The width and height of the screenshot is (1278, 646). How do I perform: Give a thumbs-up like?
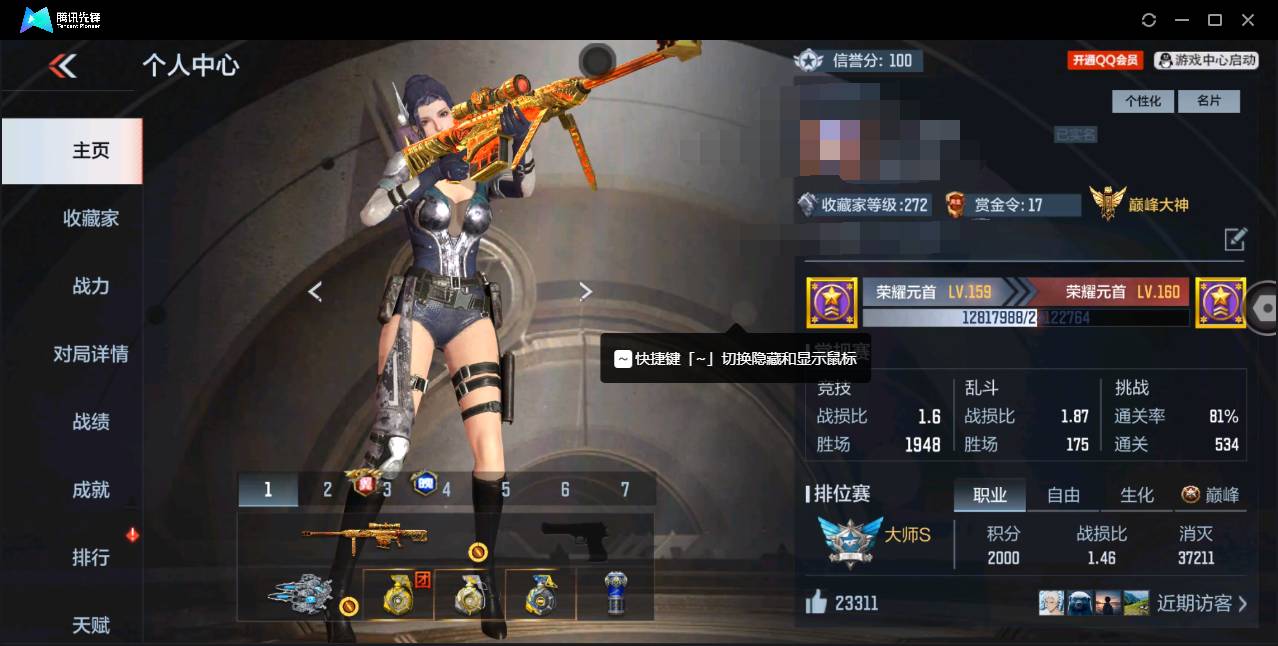tap(817, 602)
